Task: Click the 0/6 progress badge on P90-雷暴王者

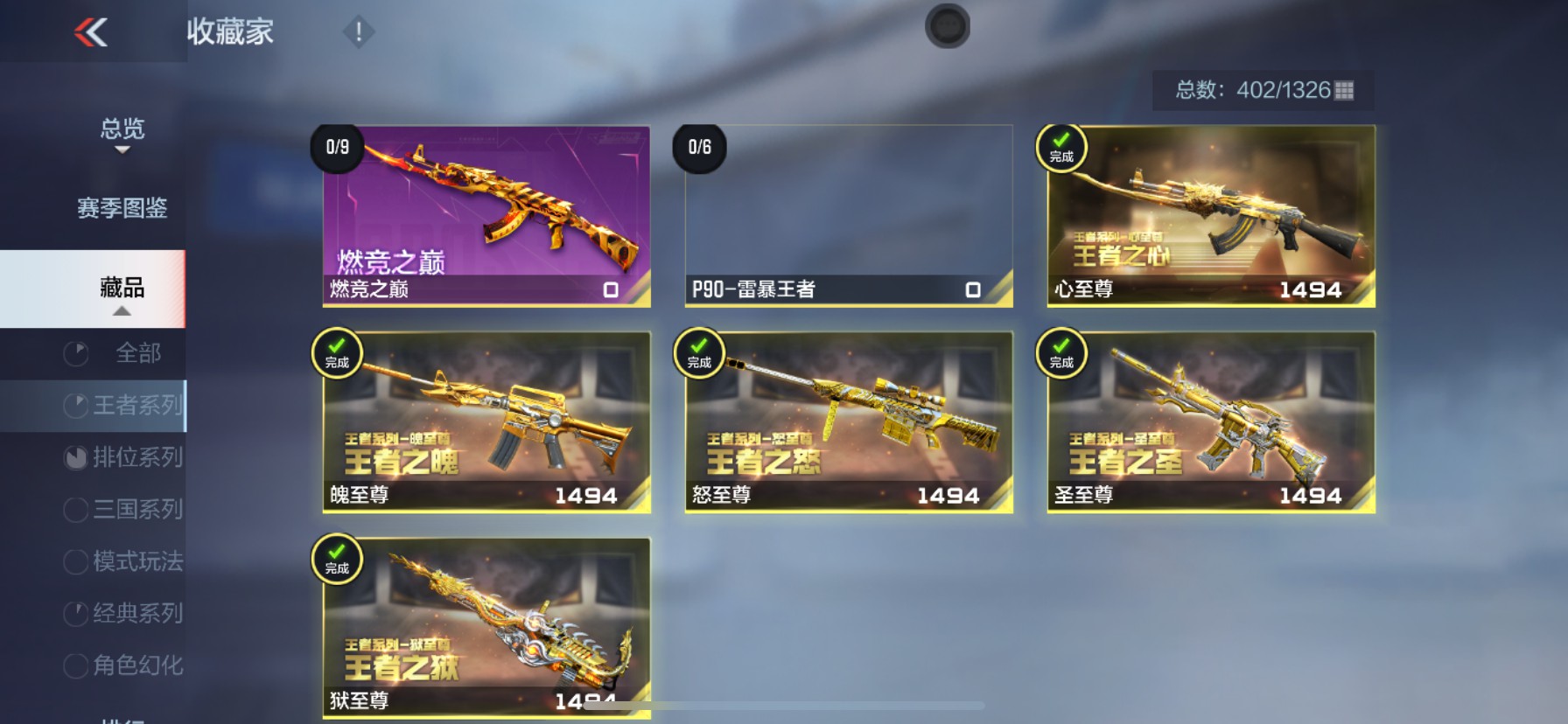Action: (x=700, y=148)
